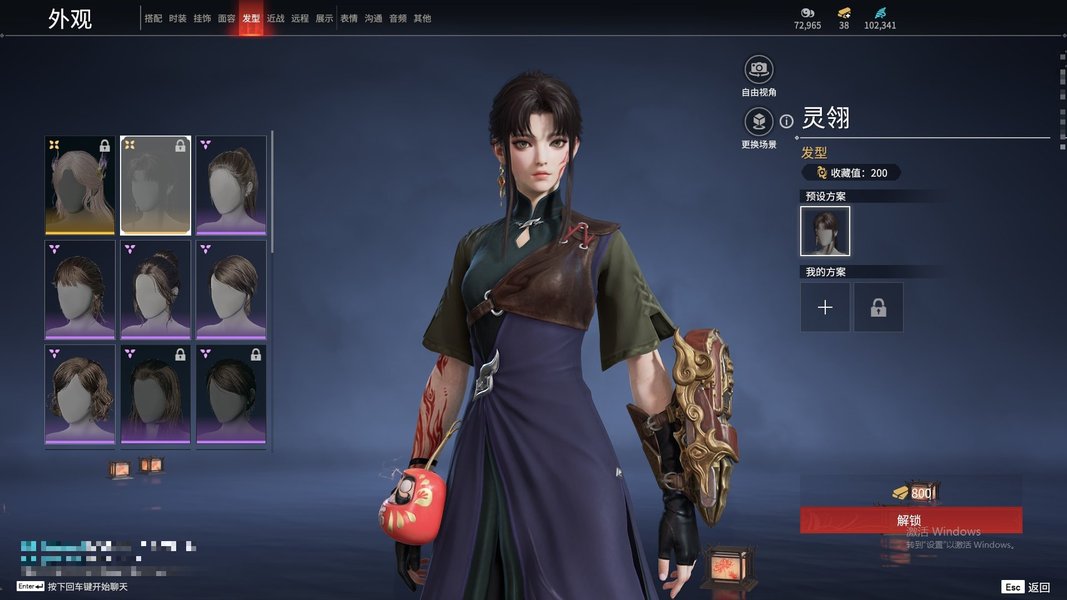Image resolution: width=1067 pixels, height=600 pixels.
Task: Open the 面容 face tab
Action: pos(226,18)
